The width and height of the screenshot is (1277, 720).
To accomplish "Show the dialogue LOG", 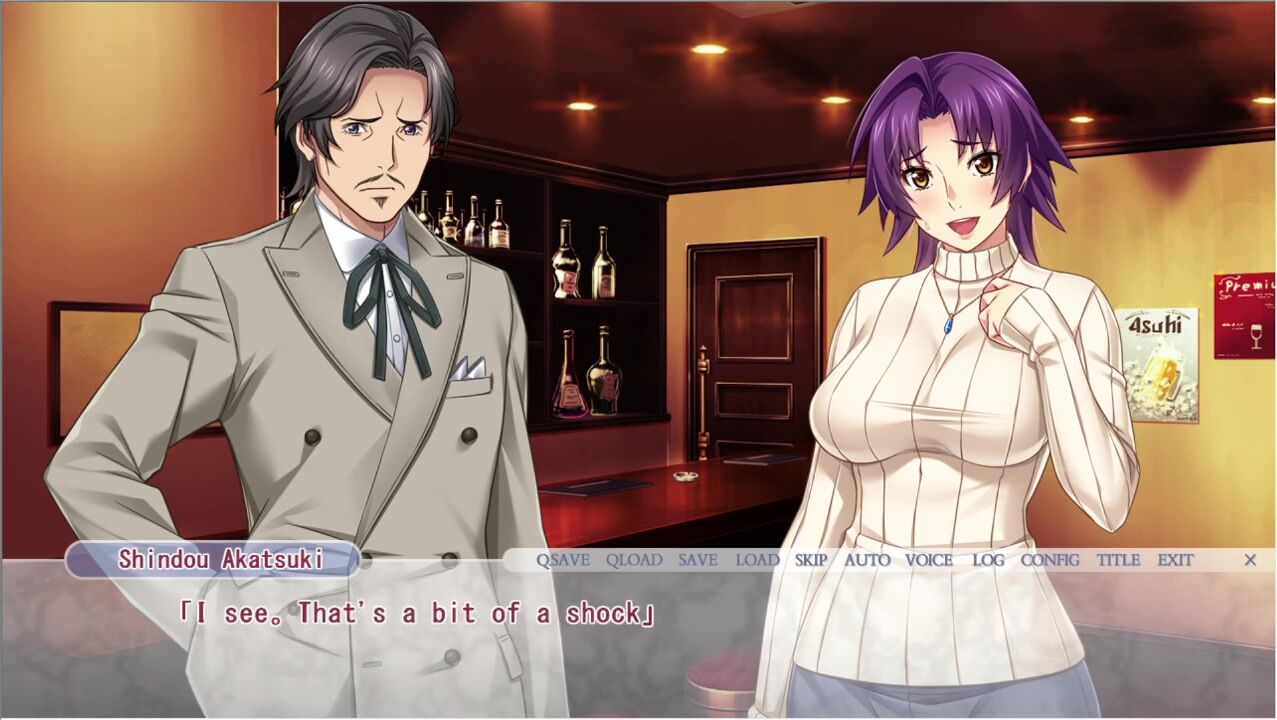I will (988, 560).
